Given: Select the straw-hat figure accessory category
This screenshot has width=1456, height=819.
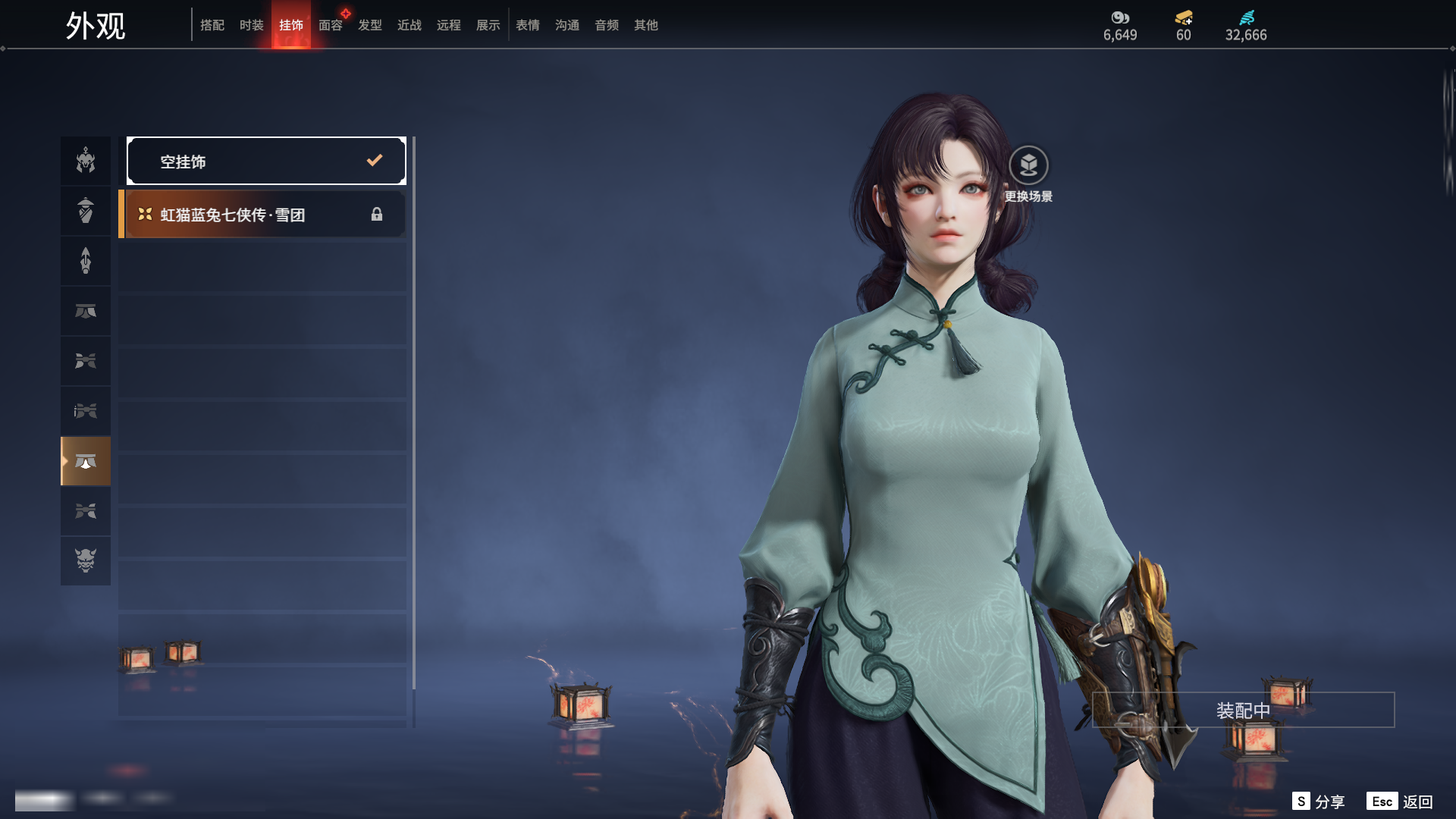Looking at the screenshot, I should point(86,211).
